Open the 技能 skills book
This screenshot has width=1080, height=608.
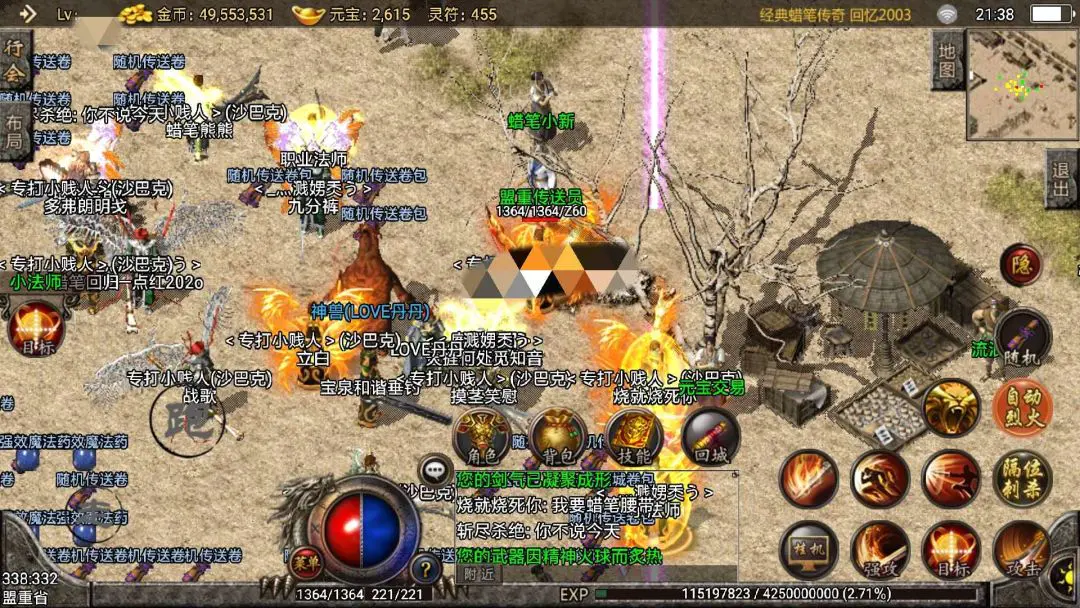point(634,436)
